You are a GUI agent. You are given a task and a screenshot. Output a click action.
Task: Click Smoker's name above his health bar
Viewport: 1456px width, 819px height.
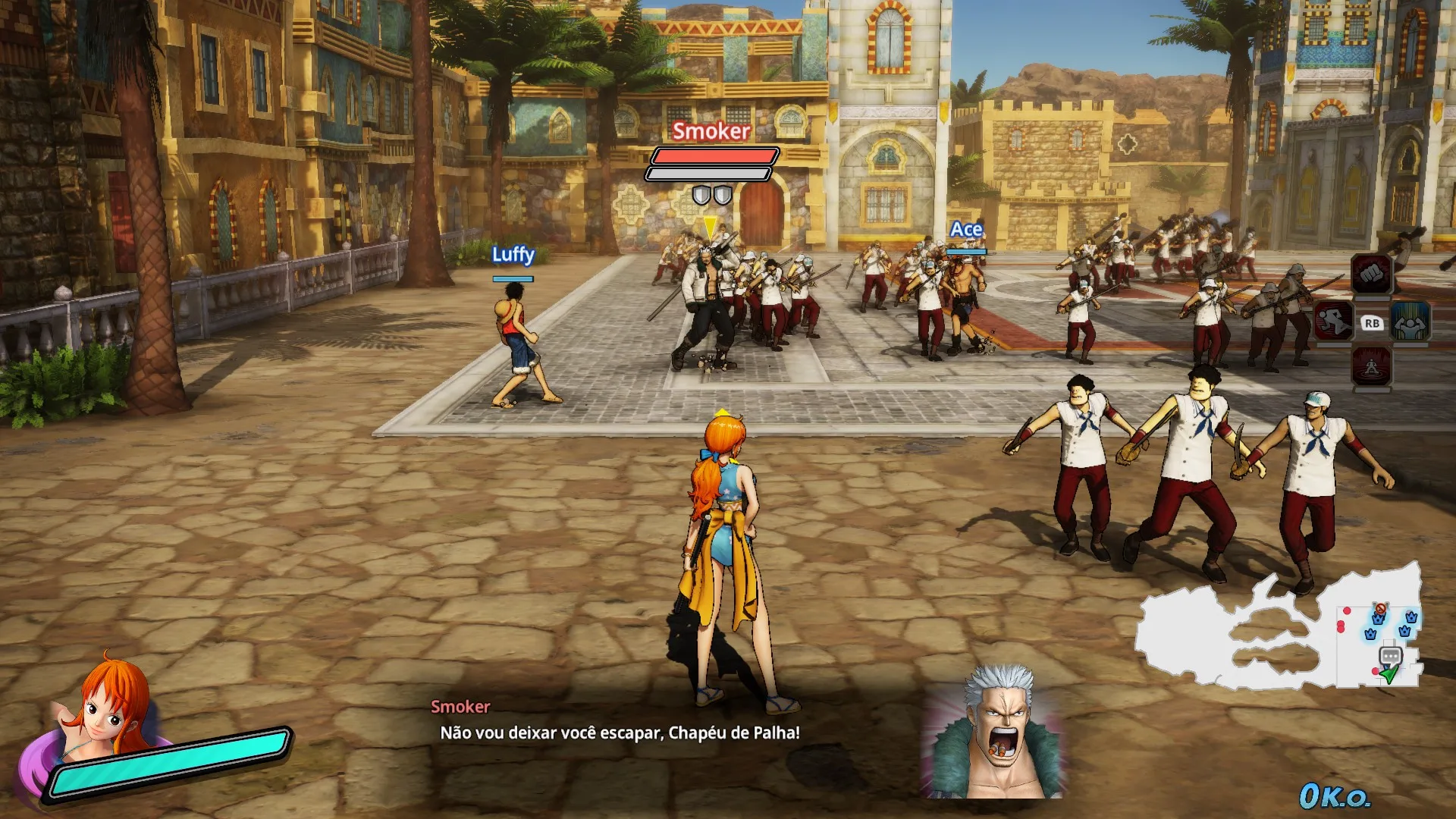tap(710, 133)
